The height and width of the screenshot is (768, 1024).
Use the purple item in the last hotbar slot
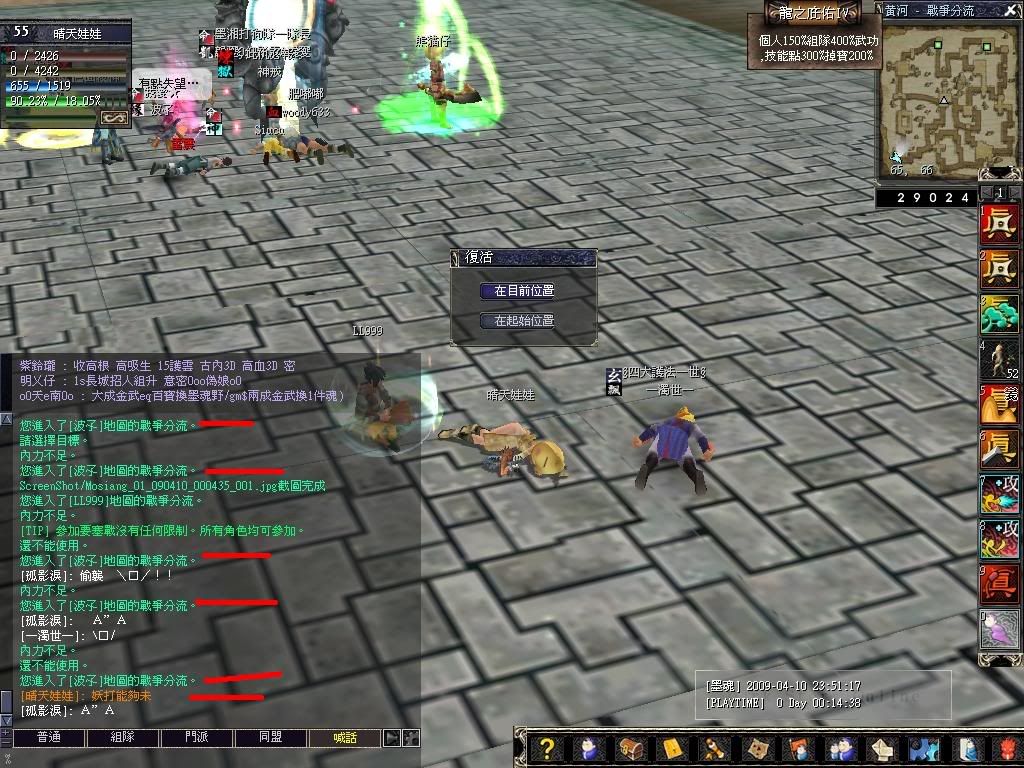[999, 629]
